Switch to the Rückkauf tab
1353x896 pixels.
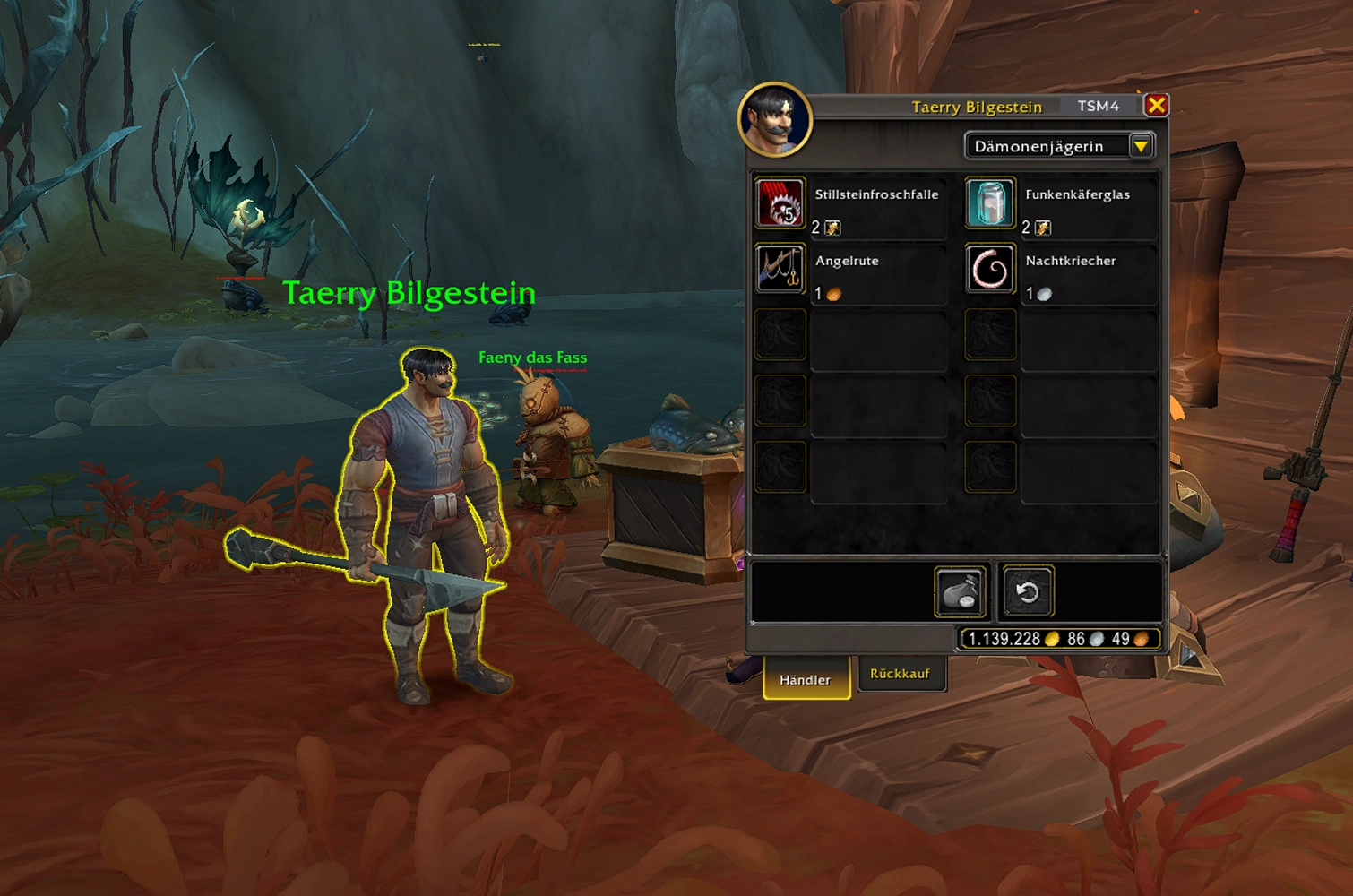click(x=900, y=674)
